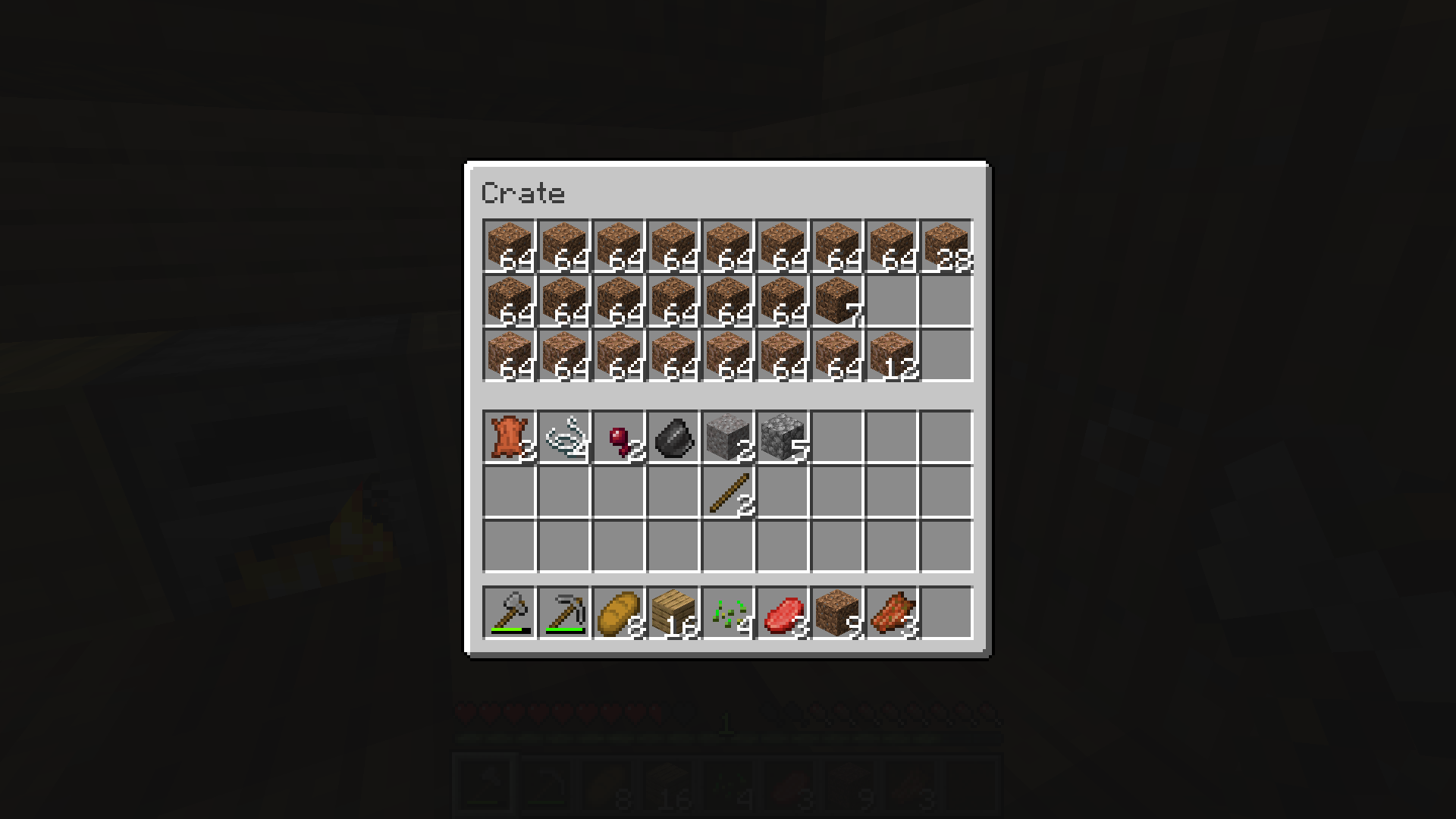Pick up the leather from the crate

[510, 438]
